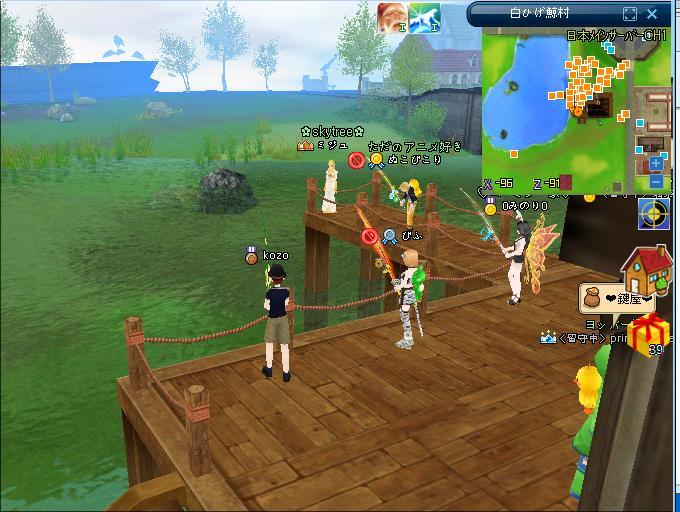Expand the minimap to full size
Image resolution: width=680 pixels, height=512 pixels.
point(630,14)
